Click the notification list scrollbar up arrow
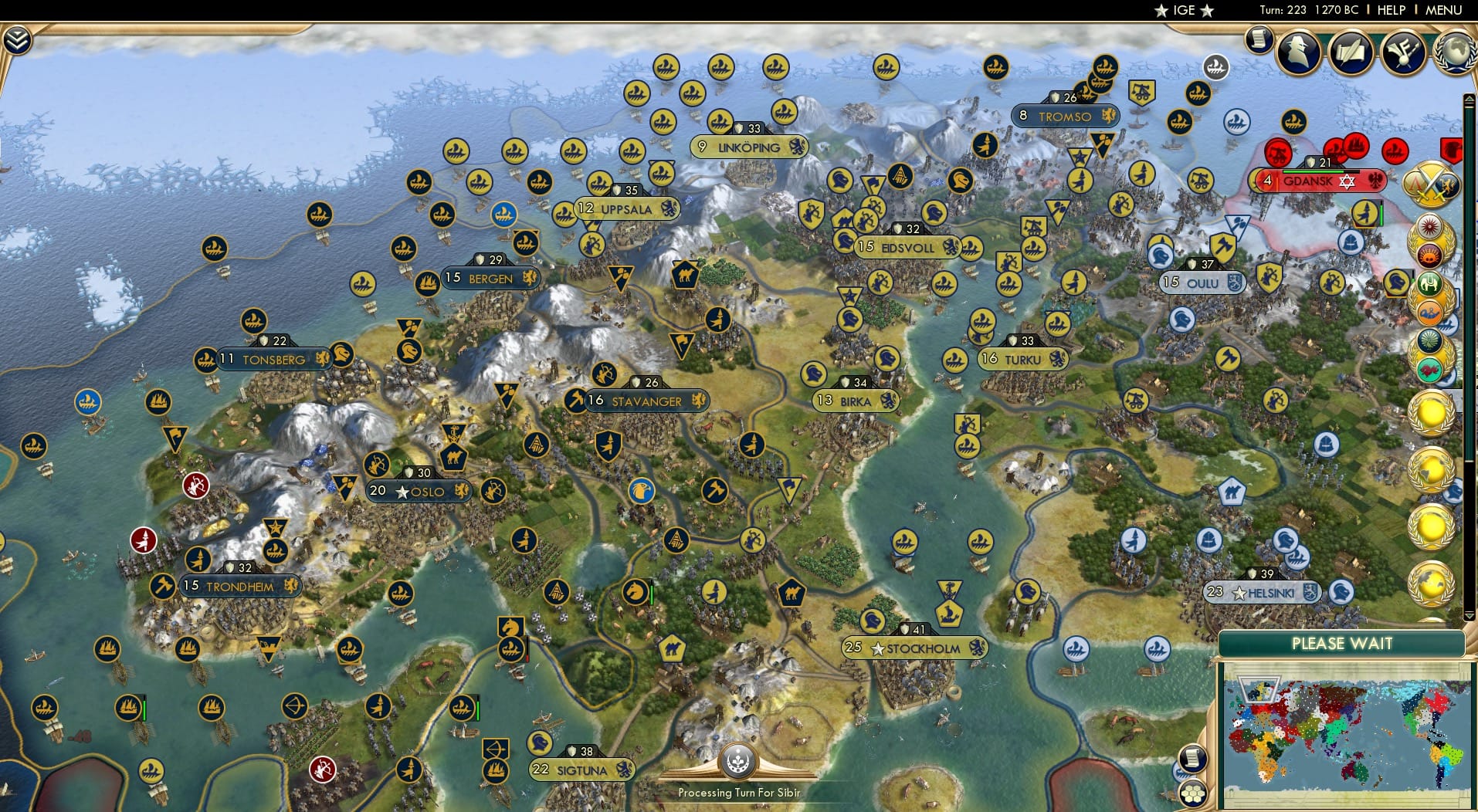1478x812 pixels. pos(1468,99)
